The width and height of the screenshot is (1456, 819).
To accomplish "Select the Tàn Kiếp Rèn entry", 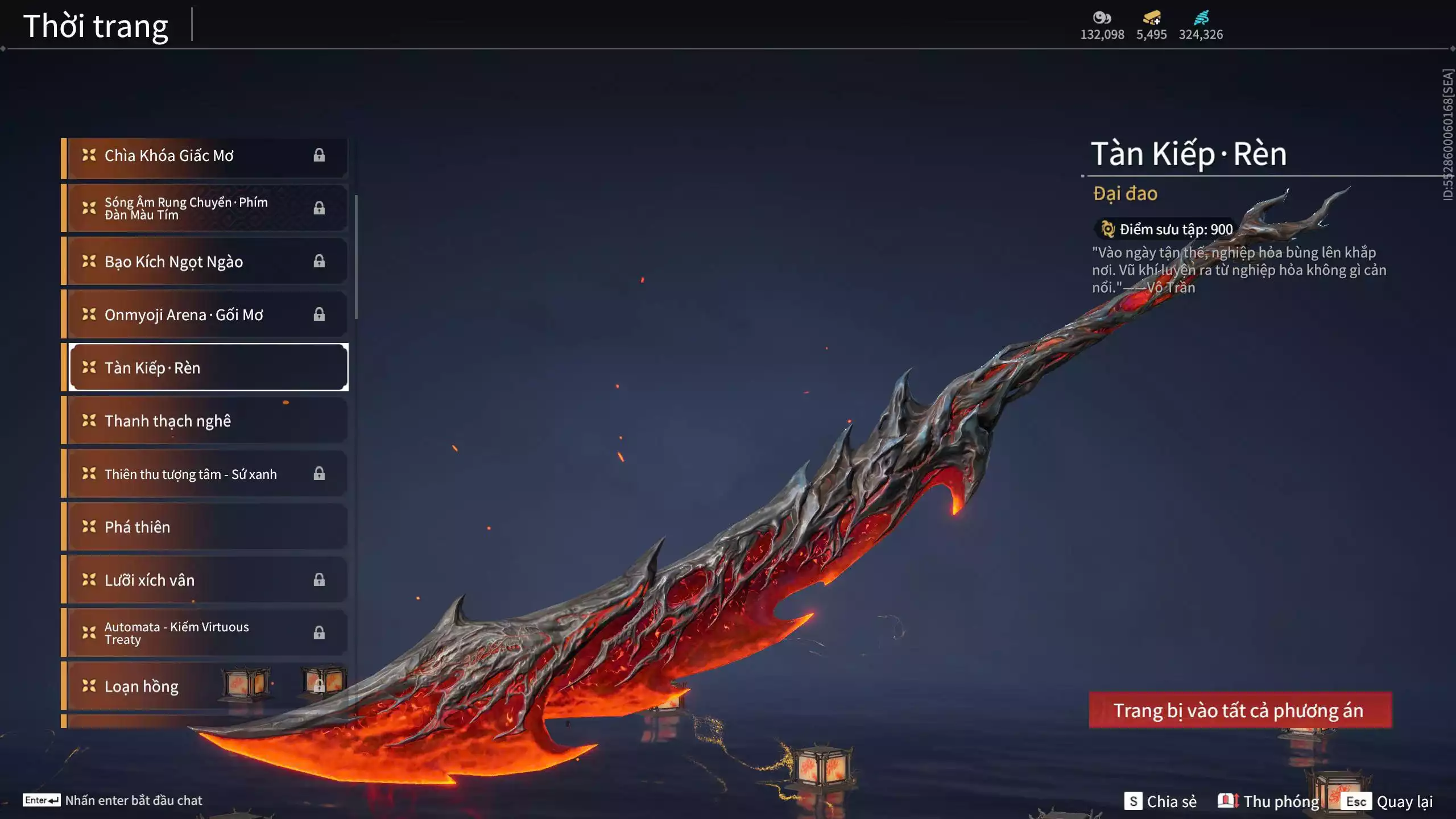I will 208,367.
